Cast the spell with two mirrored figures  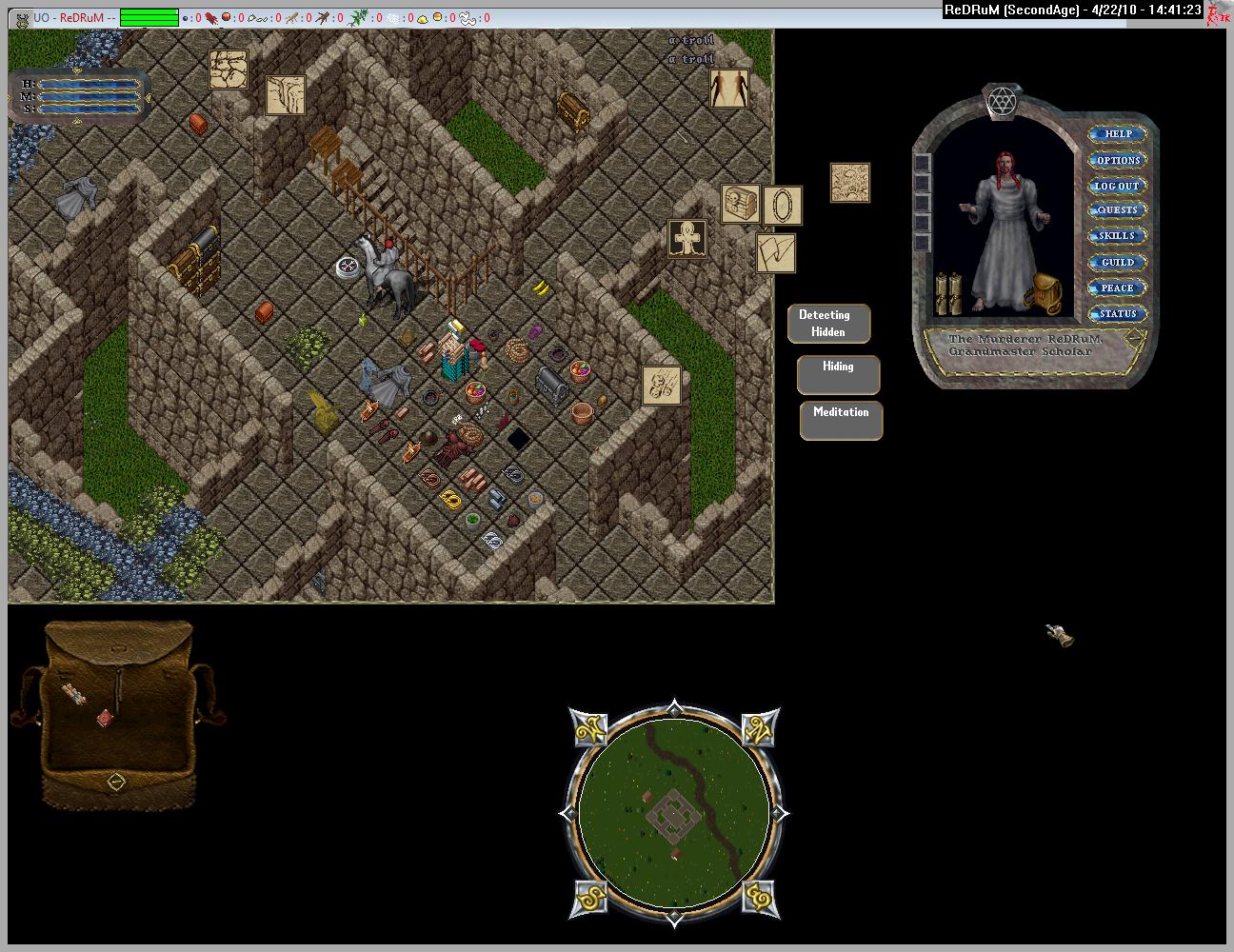pyautogui.click(x=729, y=89)
